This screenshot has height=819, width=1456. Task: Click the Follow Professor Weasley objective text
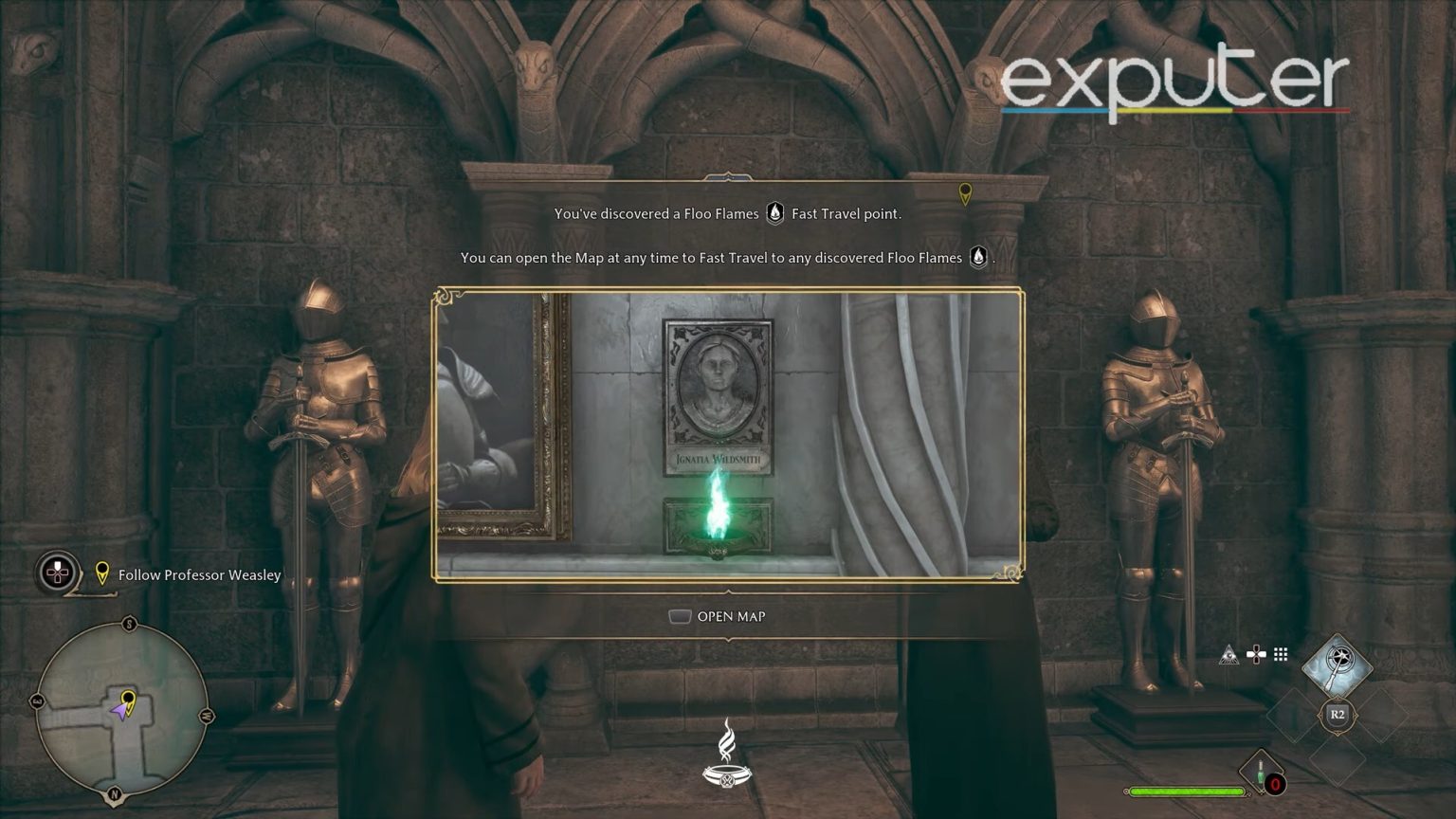pos(198,574)
